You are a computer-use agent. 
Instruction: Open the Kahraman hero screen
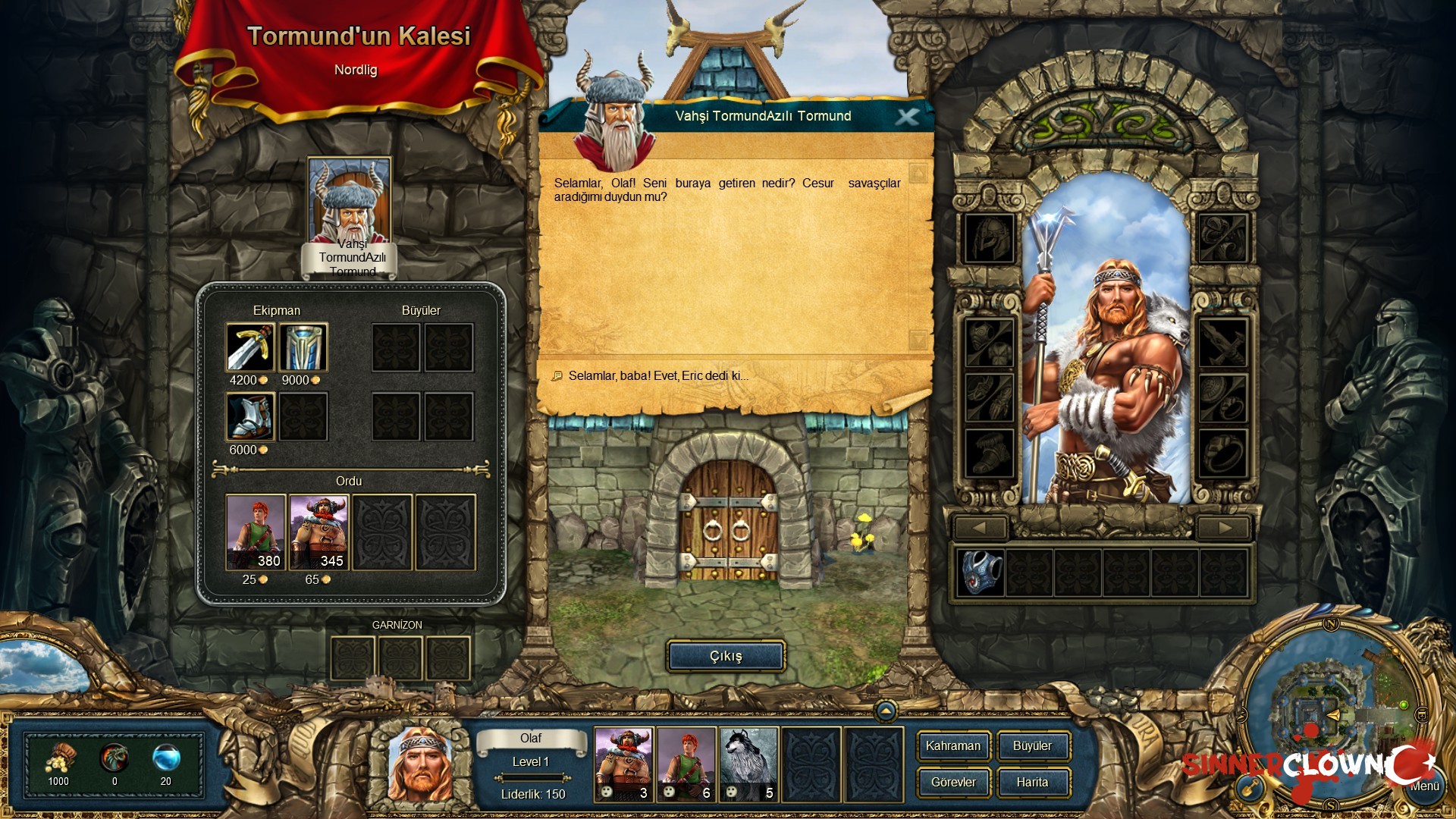click(953, 746)
